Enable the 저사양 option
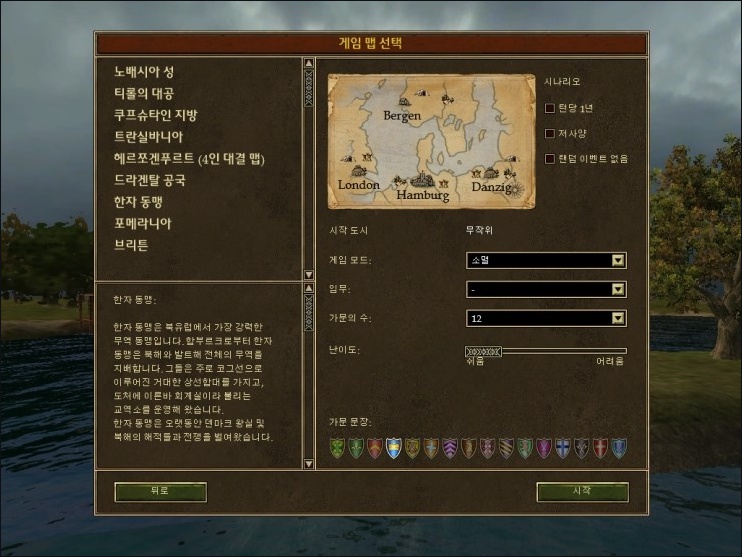 tap(549, 133)
